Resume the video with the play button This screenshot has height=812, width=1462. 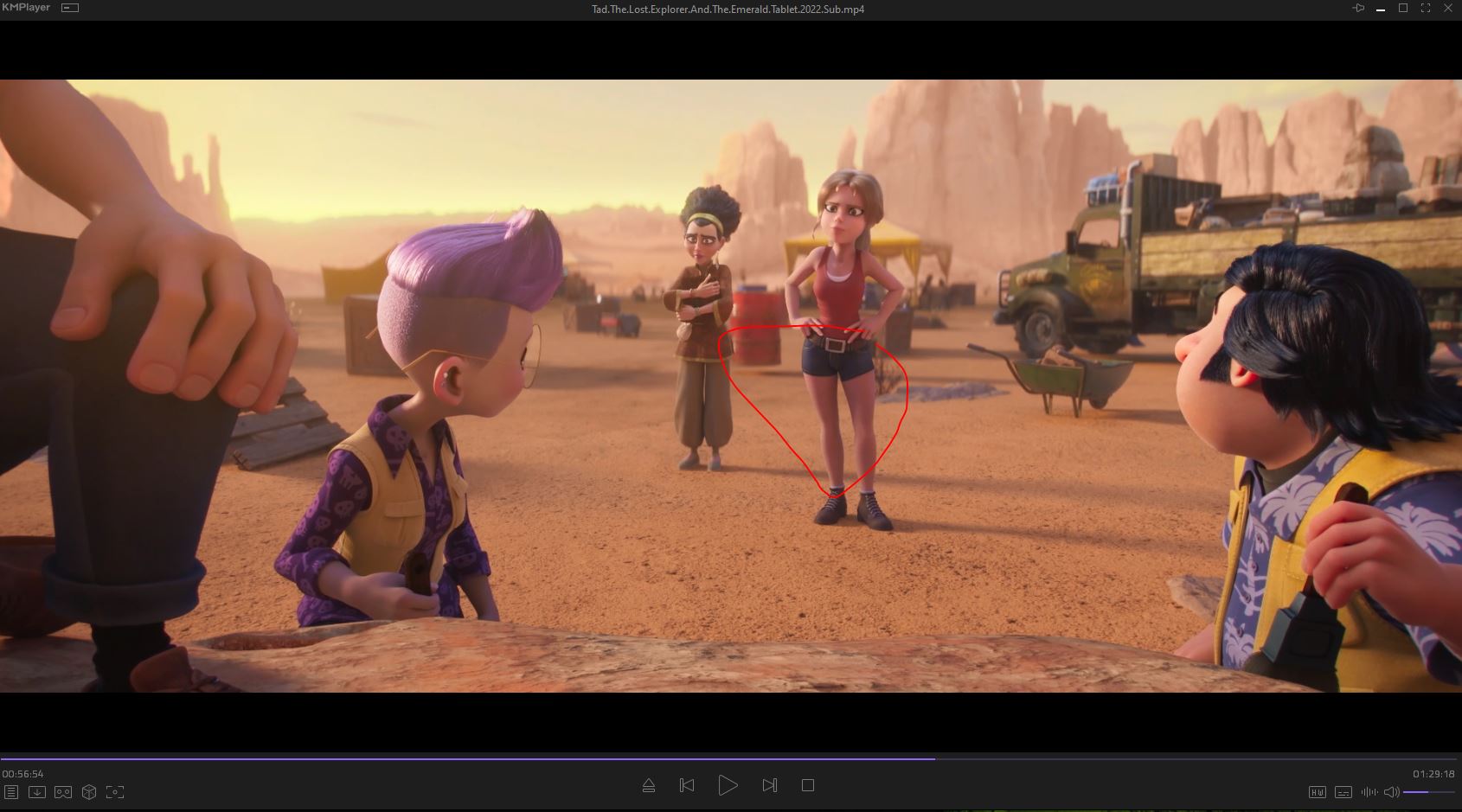pos(728,785)
